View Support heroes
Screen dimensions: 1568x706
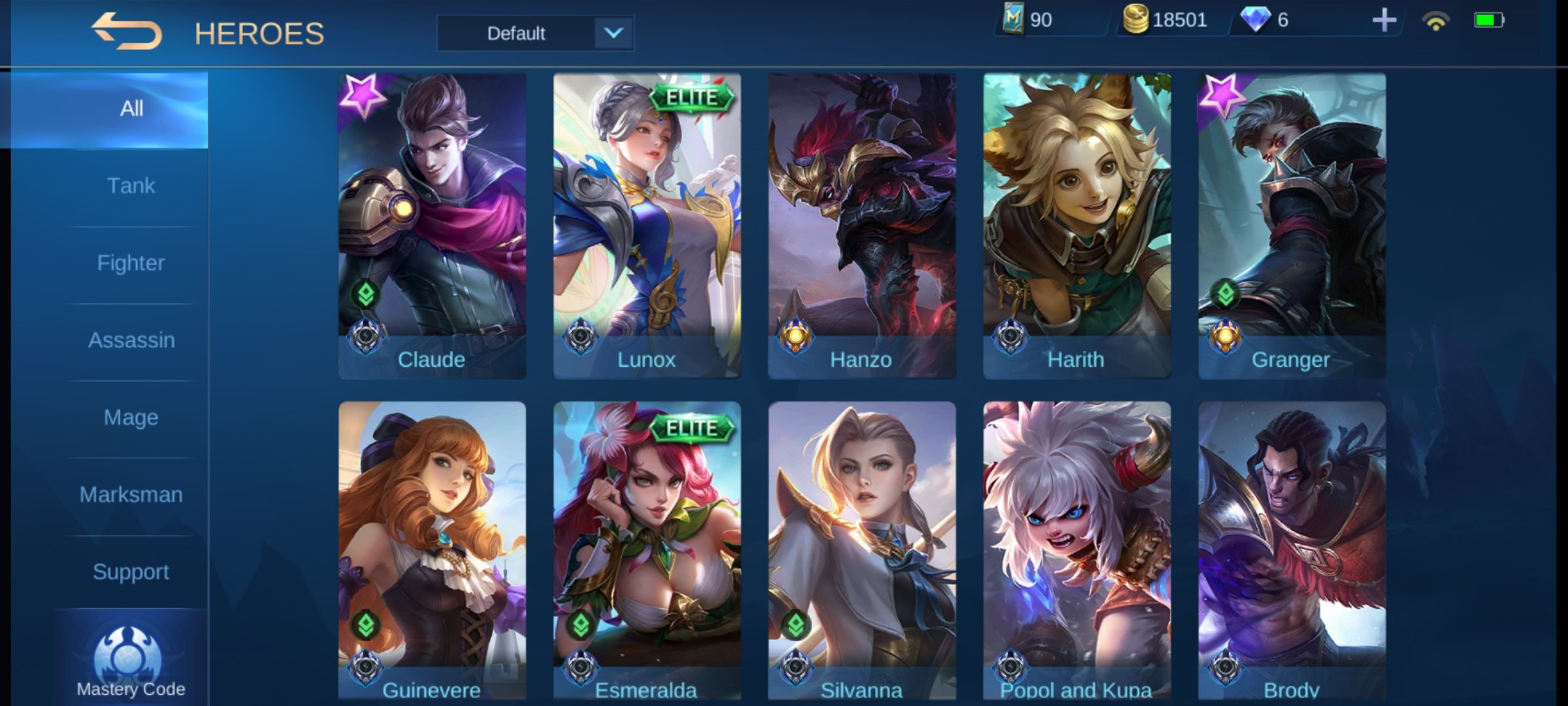[131, 572]
